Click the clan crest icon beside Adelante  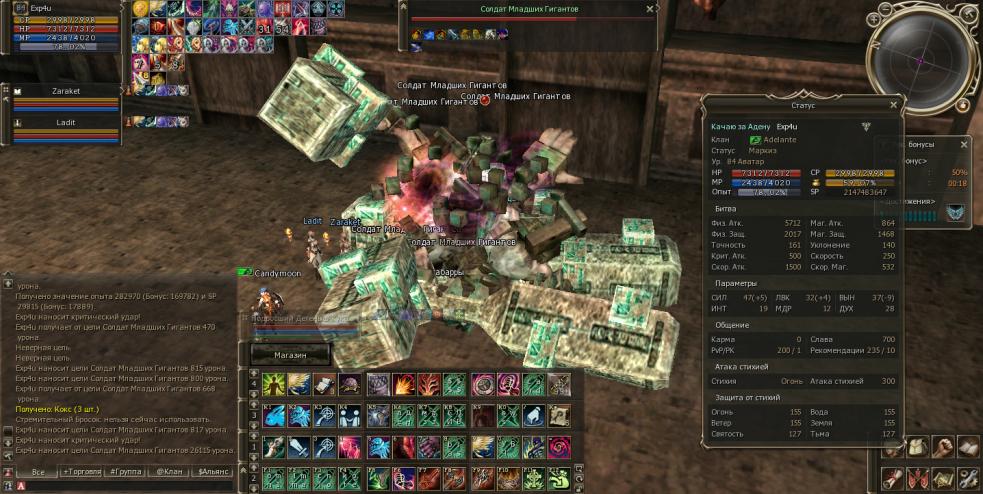tap(756, 139)
